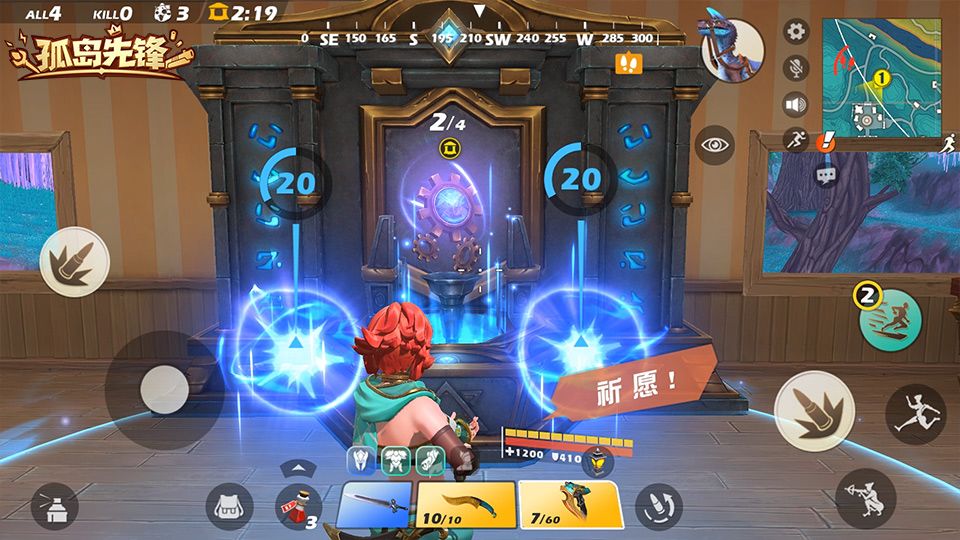Select the curved blade slot showing 10/10
Image resolution: width=960 pixels, height=540 pixels.
pyautogui.click(x=466, y=504)
